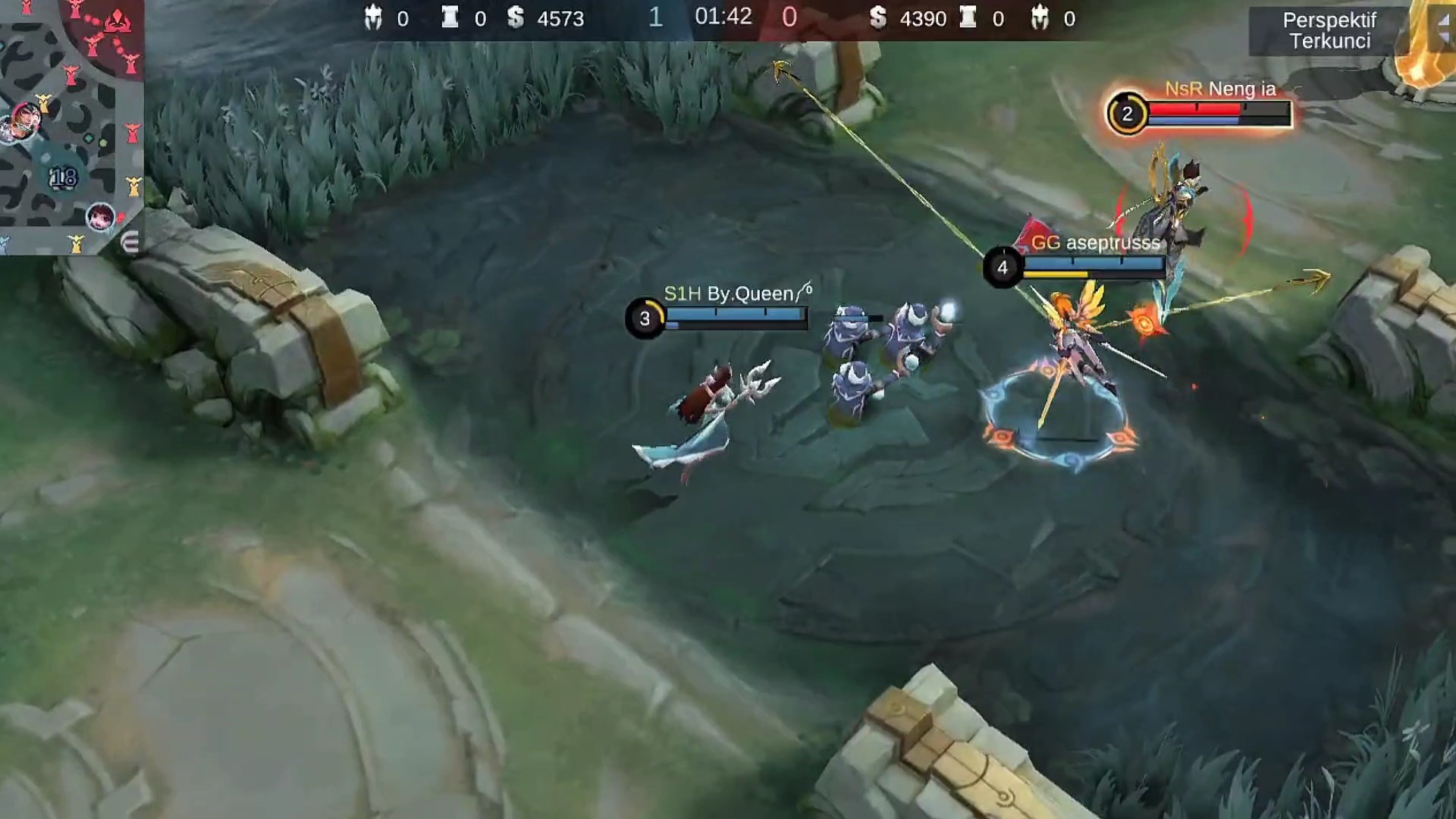This screenshot has height=819, width=1456.
Task: Collapse the minimap using its corner handle
Action: tap(130, 243)
